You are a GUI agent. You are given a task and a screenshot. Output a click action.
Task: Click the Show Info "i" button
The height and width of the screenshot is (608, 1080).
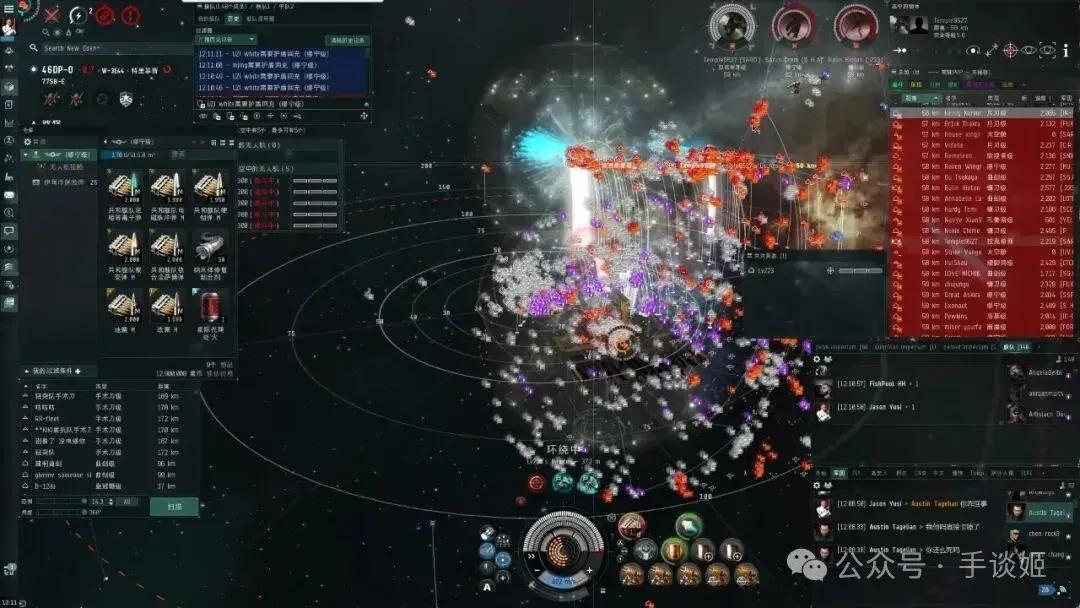coord(1065,50)
